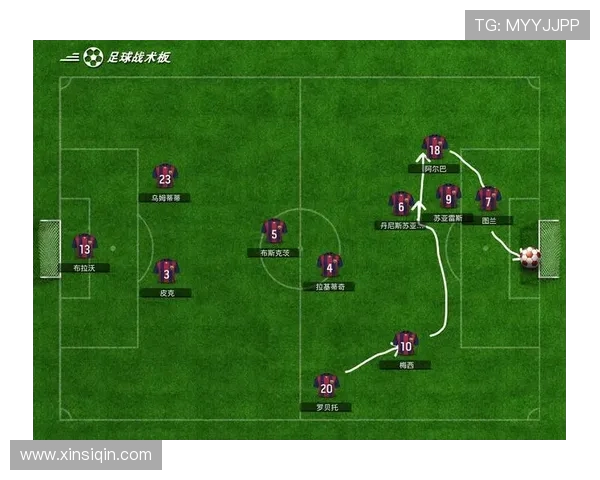Select goalkeeper number 13 token
Image resolution: width=600 pixels, height=480 pixels.
[x=84, y=247]
